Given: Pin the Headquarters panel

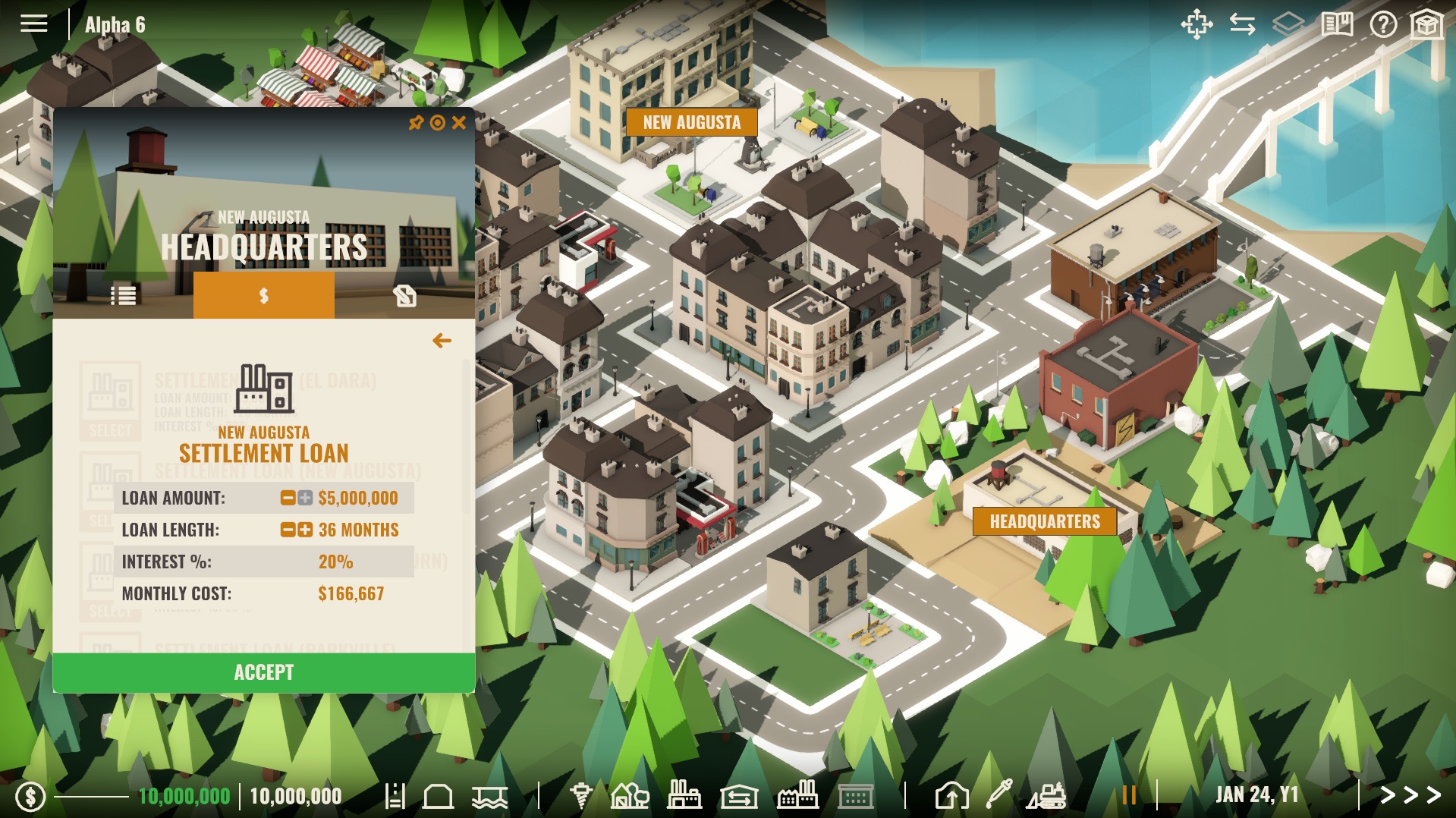Looking at the screenshot, I should (416, 122).
